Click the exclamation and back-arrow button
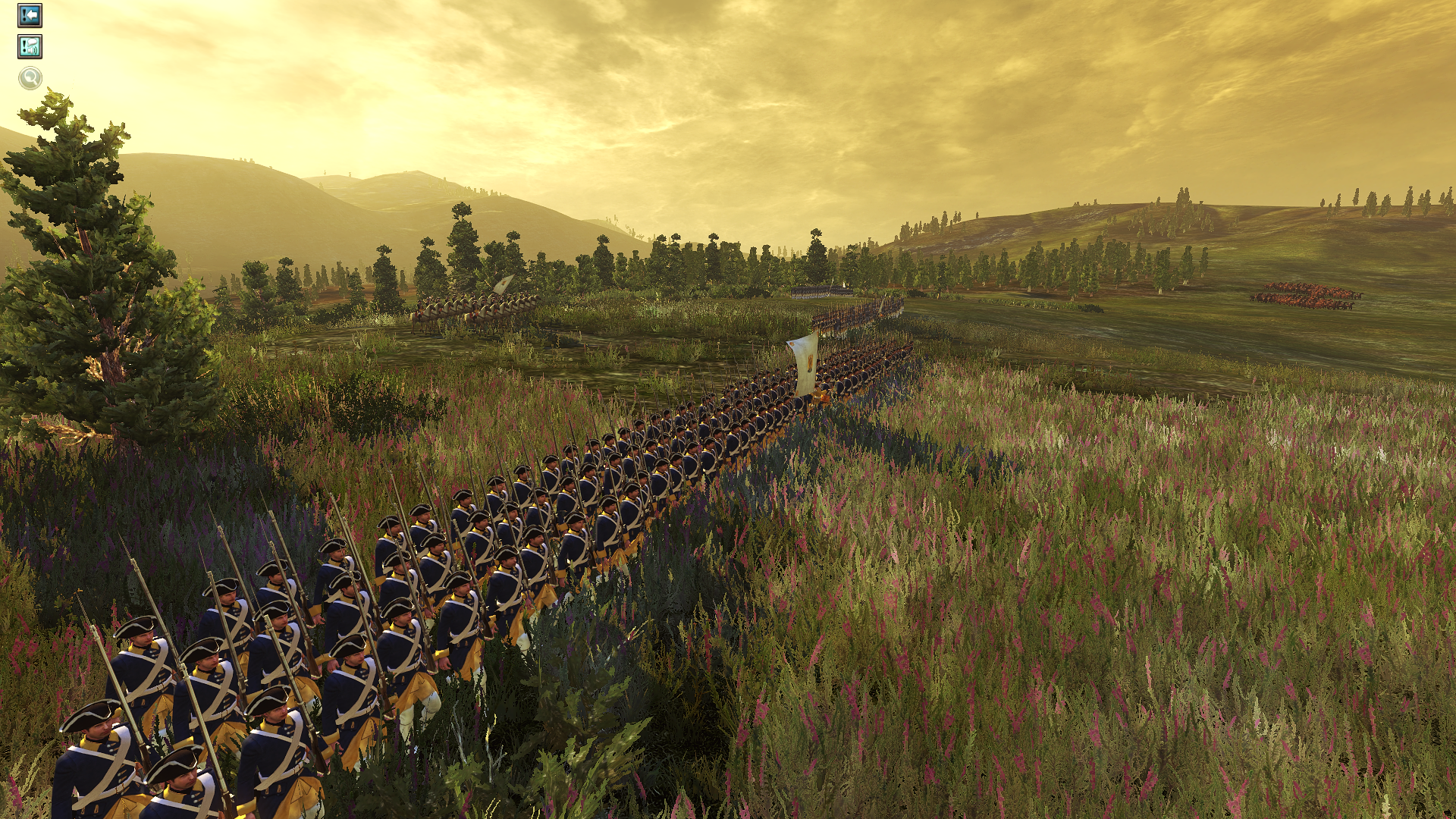Image resolution: width=1456 pixels, height=819 pixels. (30, 15)
